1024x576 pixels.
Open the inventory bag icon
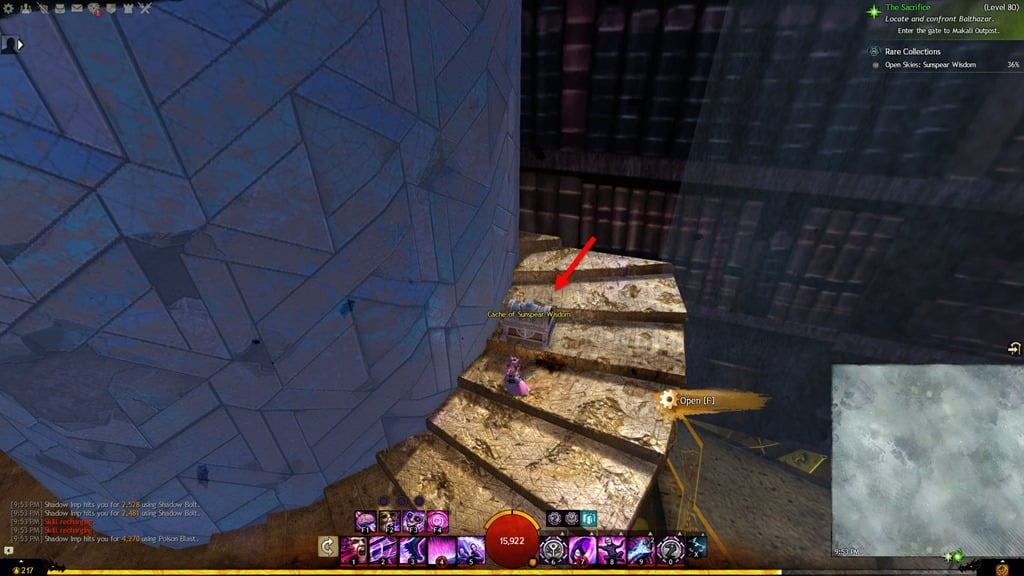[61, 9]
